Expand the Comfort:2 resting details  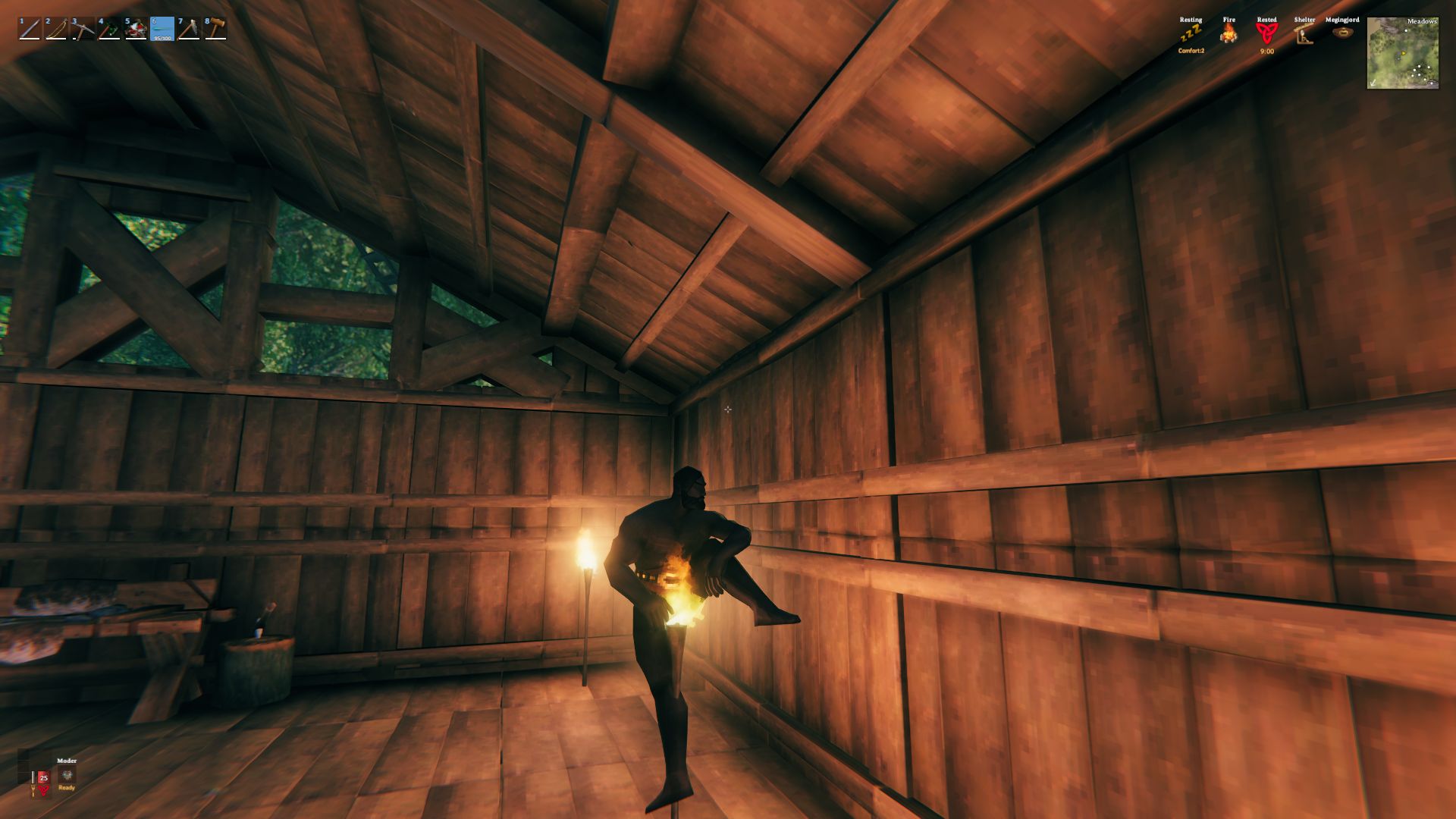[x=1192, y=51]
